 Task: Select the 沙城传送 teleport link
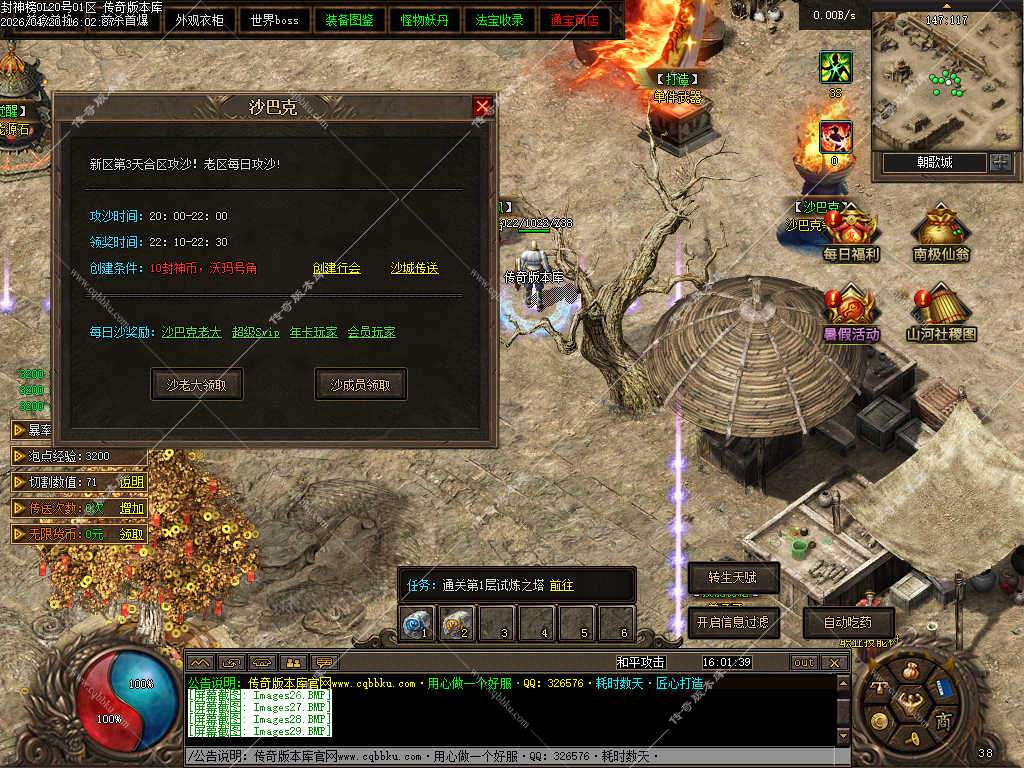[x=414, y=268]
